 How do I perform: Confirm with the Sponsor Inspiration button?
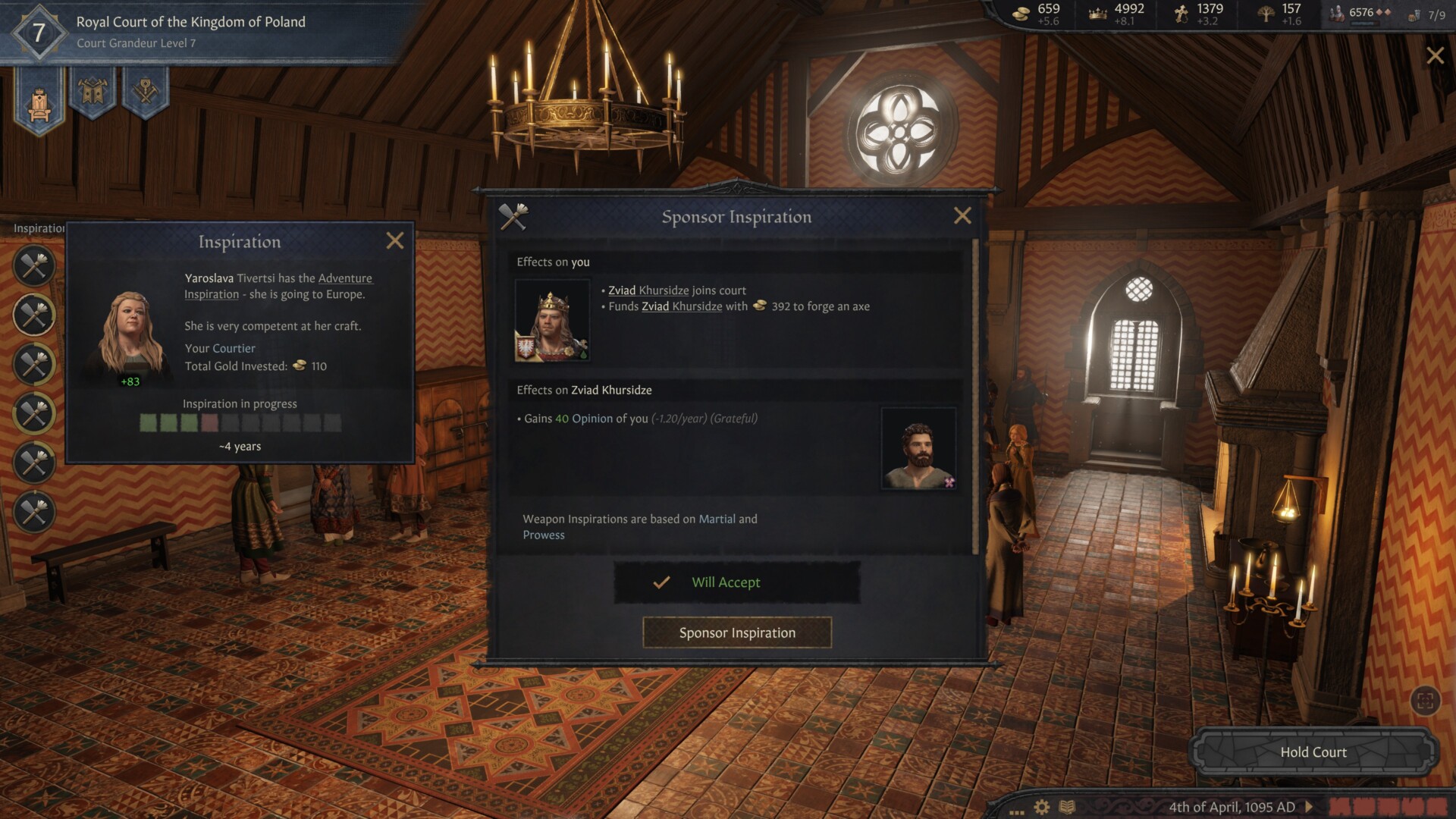point(737,632)
